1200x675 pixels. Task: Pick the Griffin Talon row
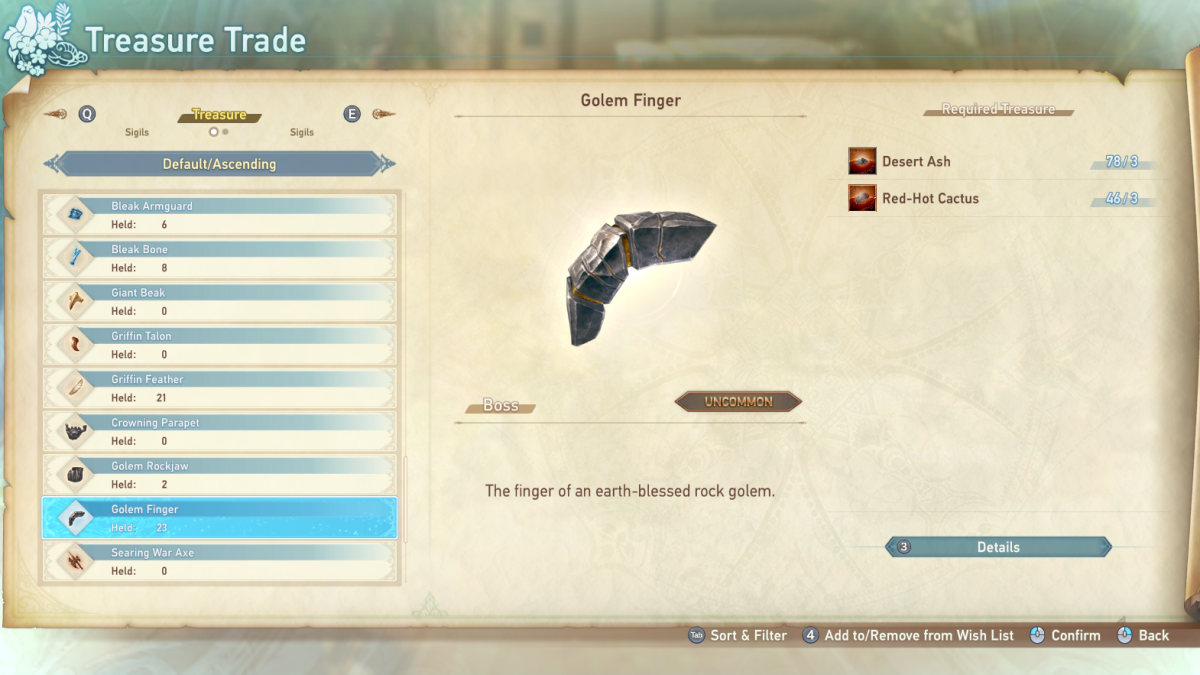[x=219, y=345]
